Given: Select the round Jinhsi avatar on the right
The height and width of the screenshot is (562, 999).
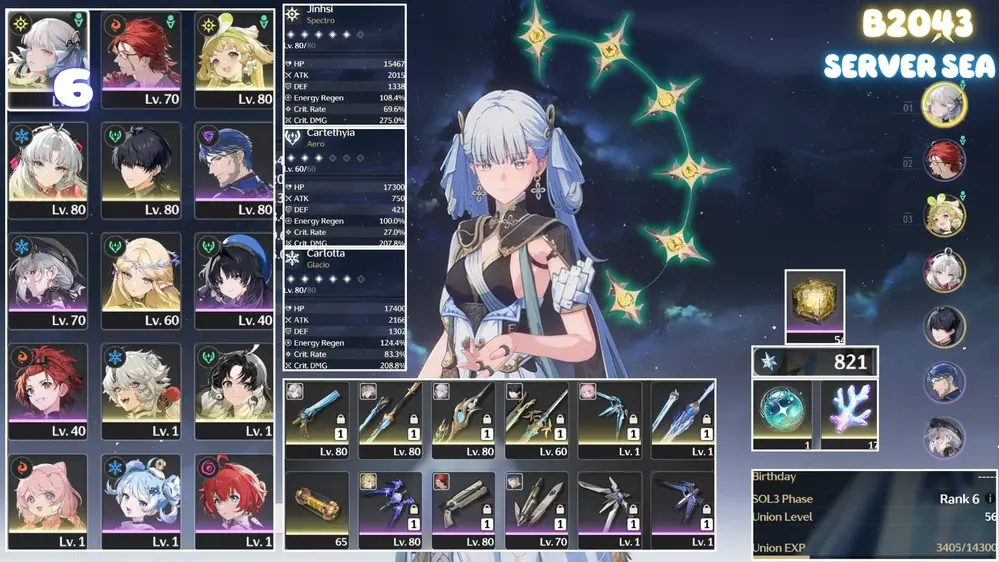Looking at the screenshot, I should [x=943, y=105].
